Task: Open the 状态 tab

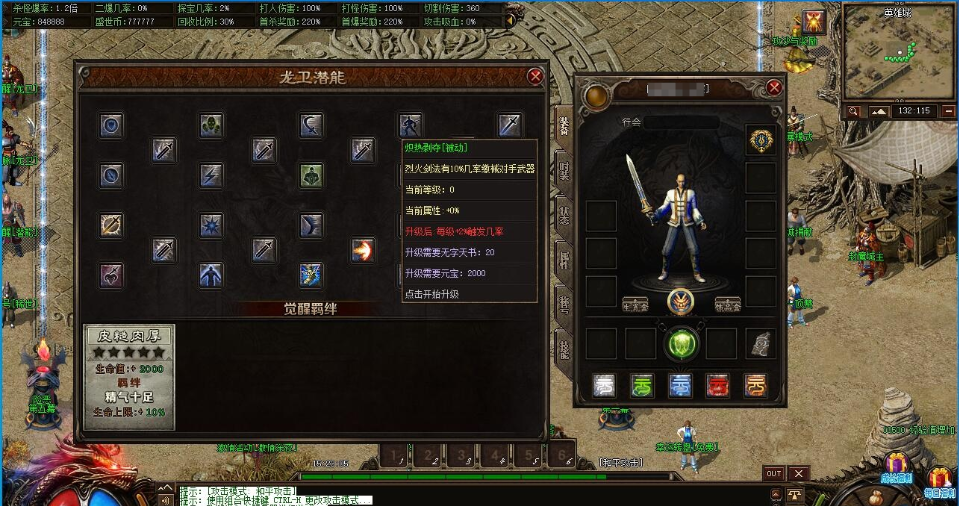Action: pyautogui.click(x=564, y=216)
